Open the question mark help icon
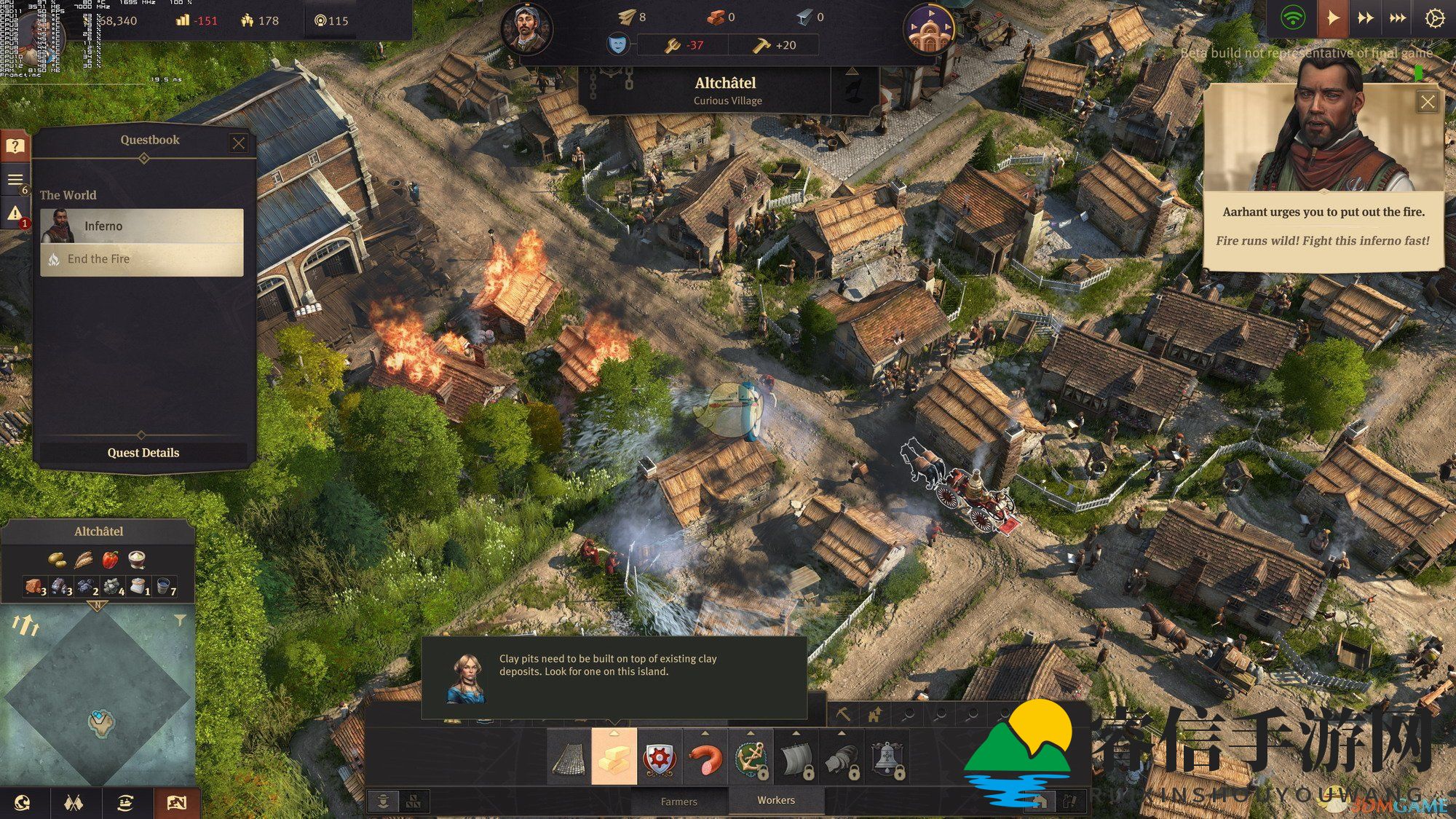Screen dimensions: 1456x819 [x=15, y=146]
